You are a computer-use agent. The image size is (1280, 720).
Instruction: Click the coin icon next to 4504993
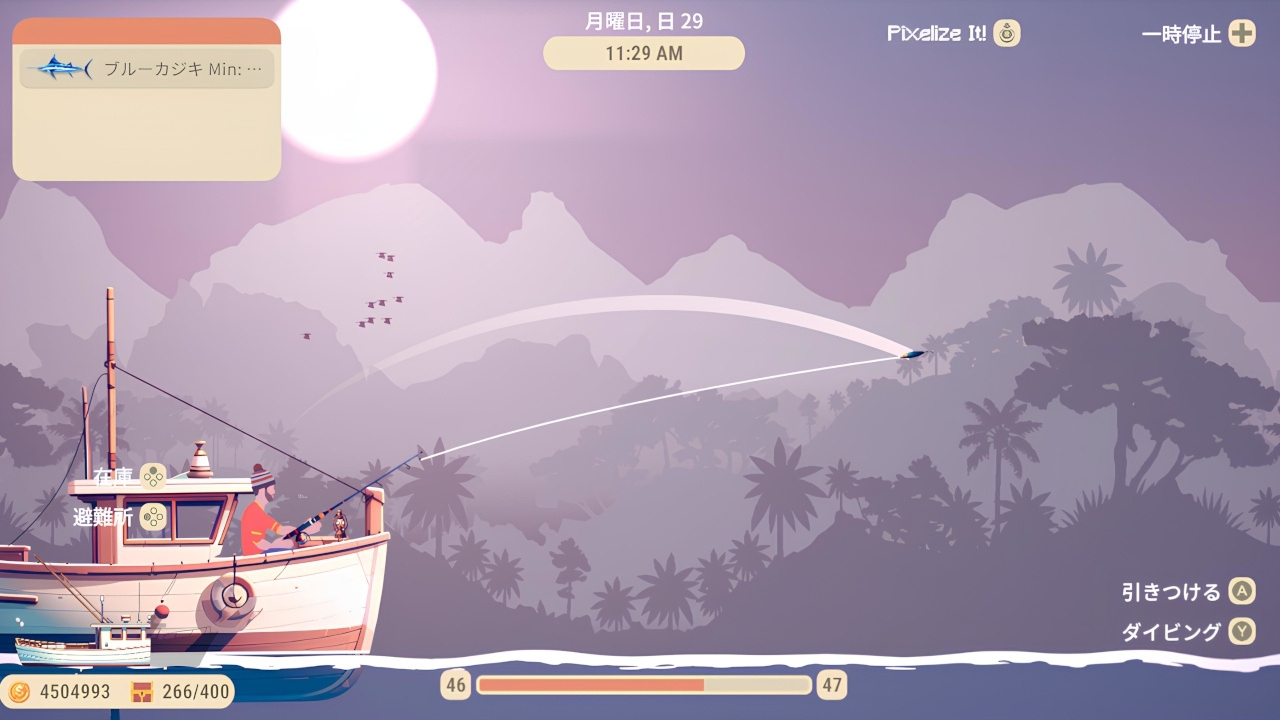pyautogui.click(x=18, y=690)
